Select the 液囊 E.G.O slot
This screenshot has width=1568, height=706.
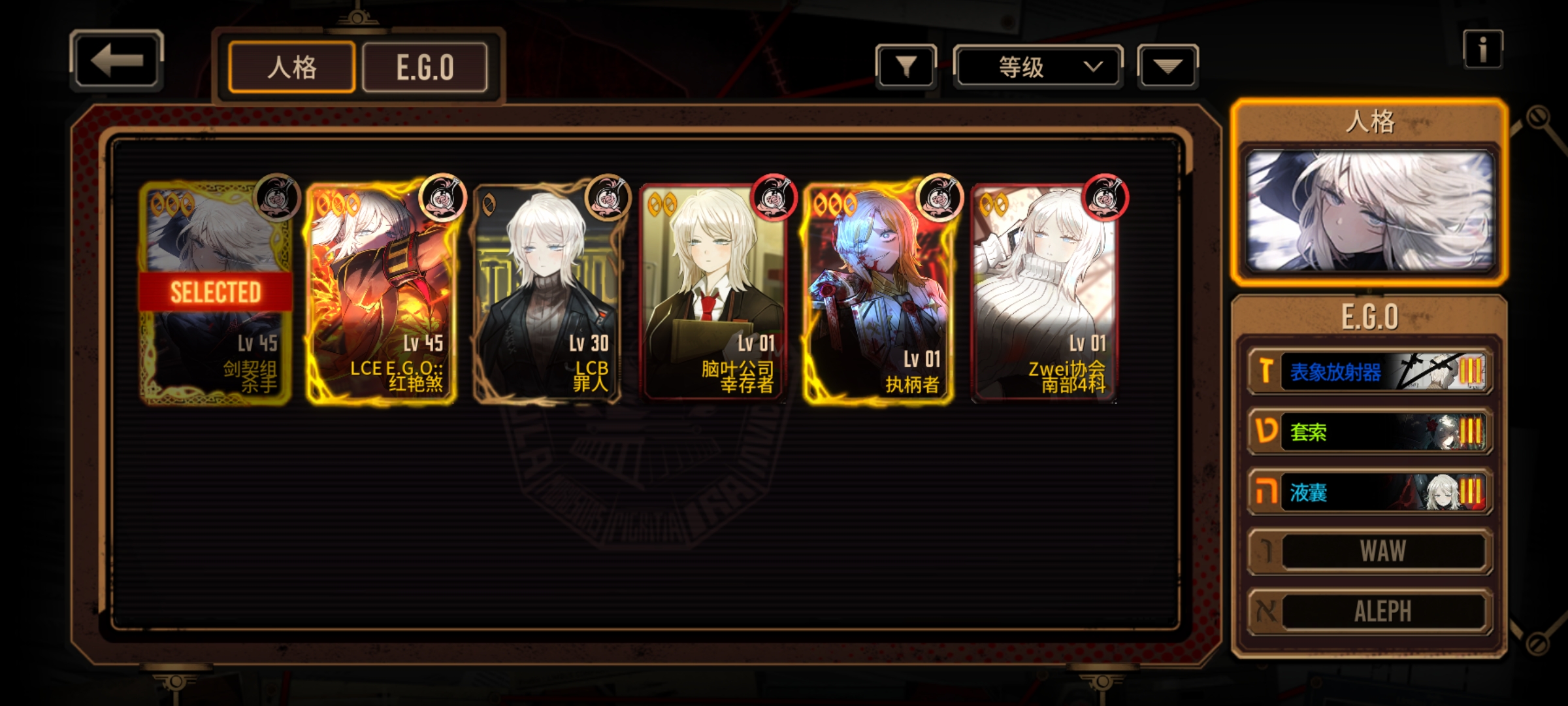pyautogui.click(x=1369, y=492)
